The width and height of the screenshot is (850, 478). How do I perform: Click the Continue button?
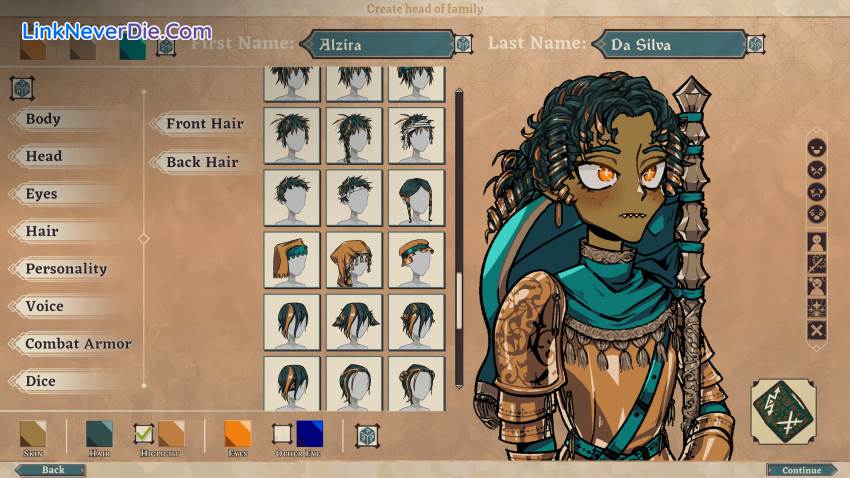(801, 470)
